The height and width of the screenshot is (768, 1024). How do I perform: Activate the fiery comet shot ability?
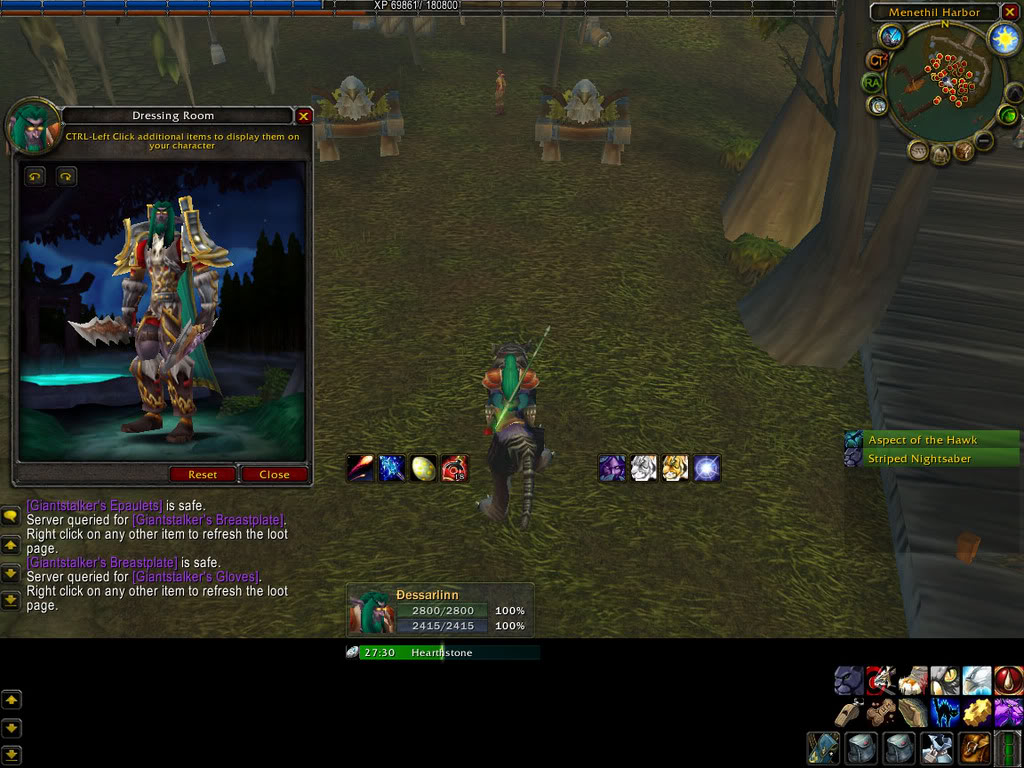click(360, 468)
